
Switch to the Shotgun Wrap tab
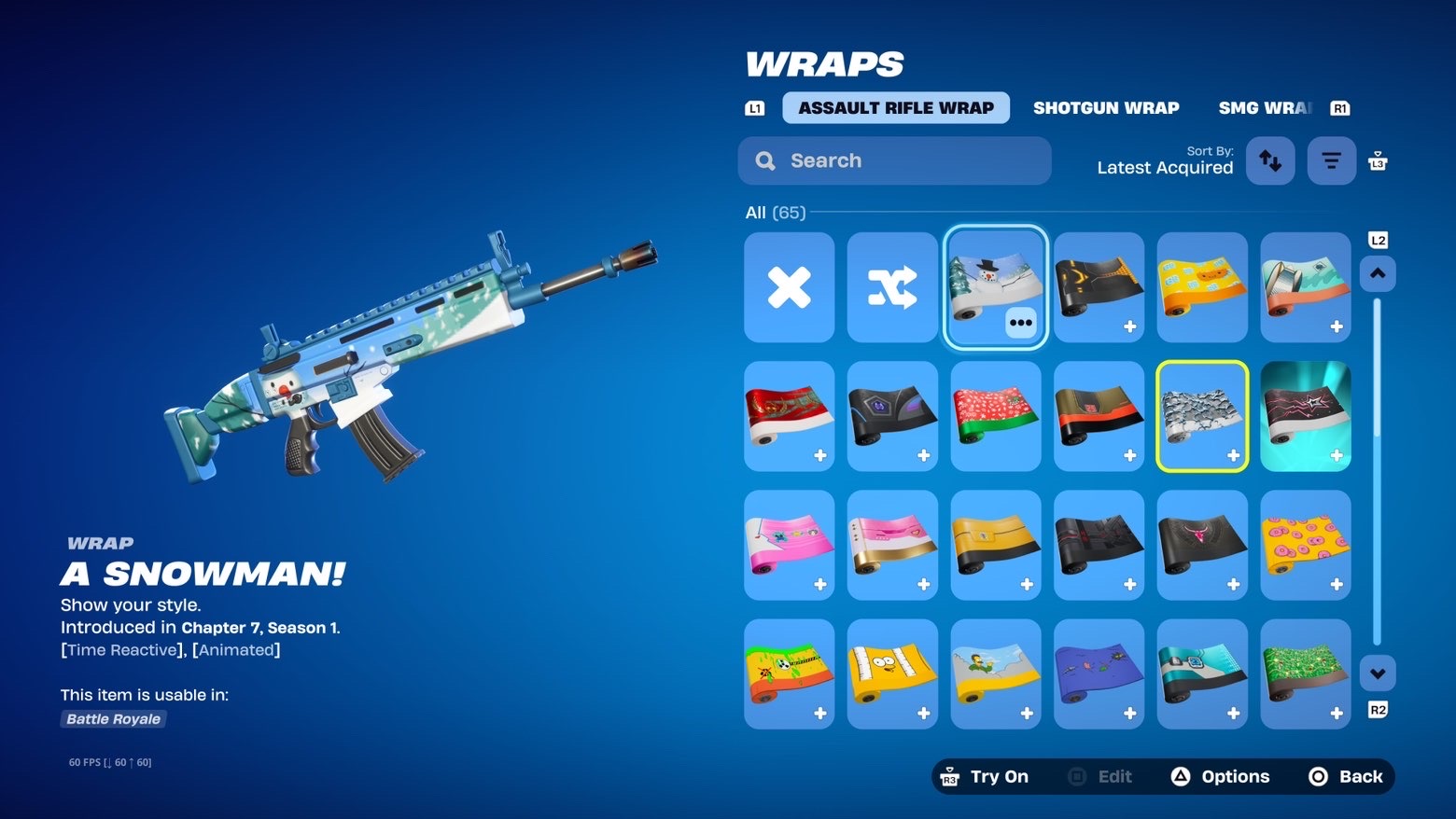pyautogui.click(x=1106, y=108)
